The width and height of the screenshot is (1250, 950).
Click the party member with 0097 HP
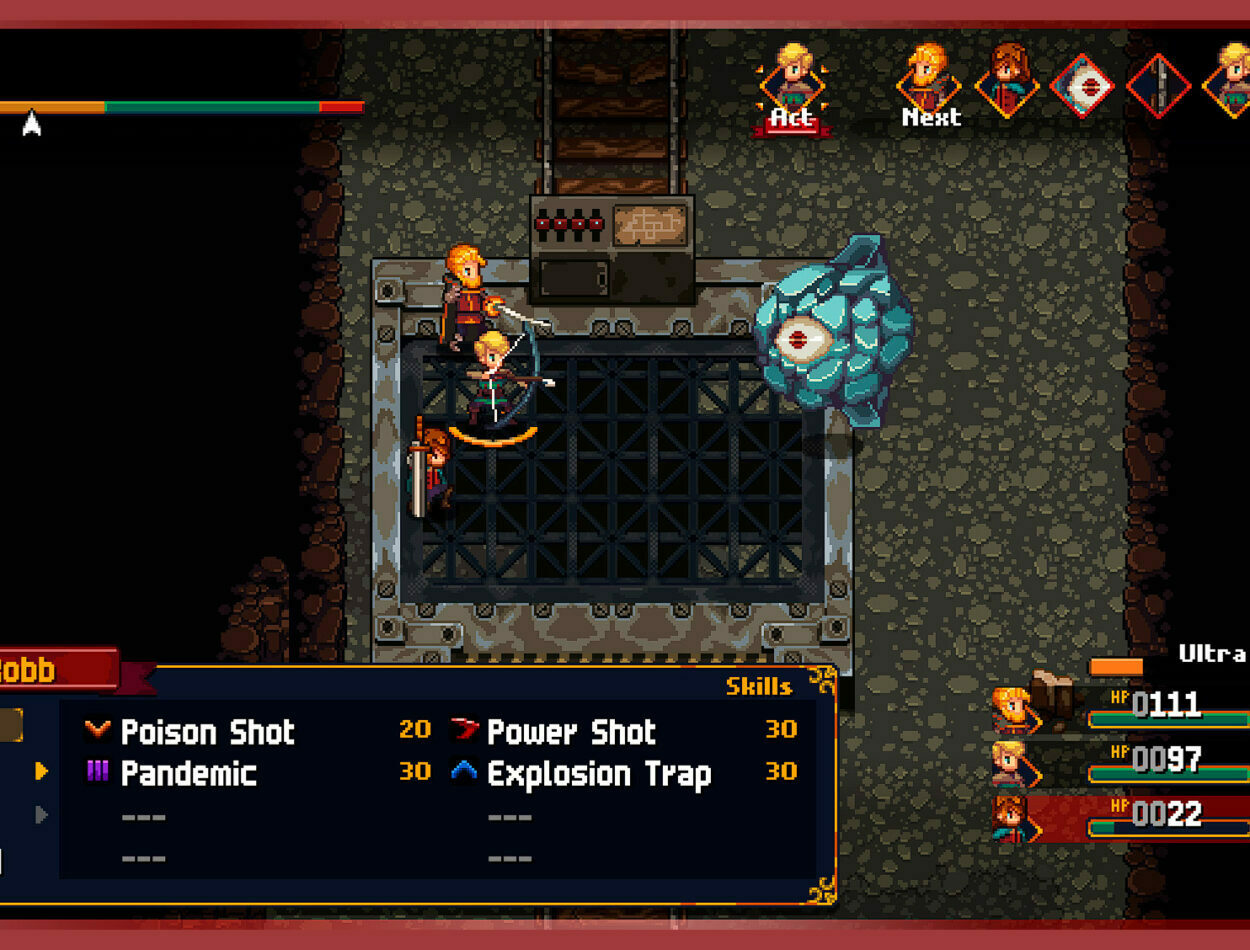(1120, 761)
